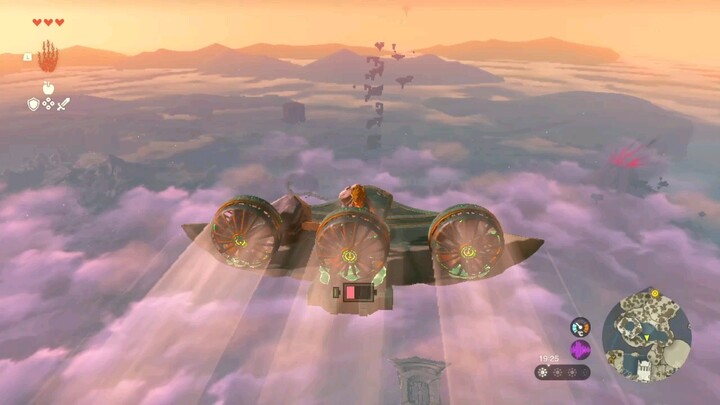Click the shield quick-select icon
This screenshot has width=720, height=405.
[x=33, y=103]
